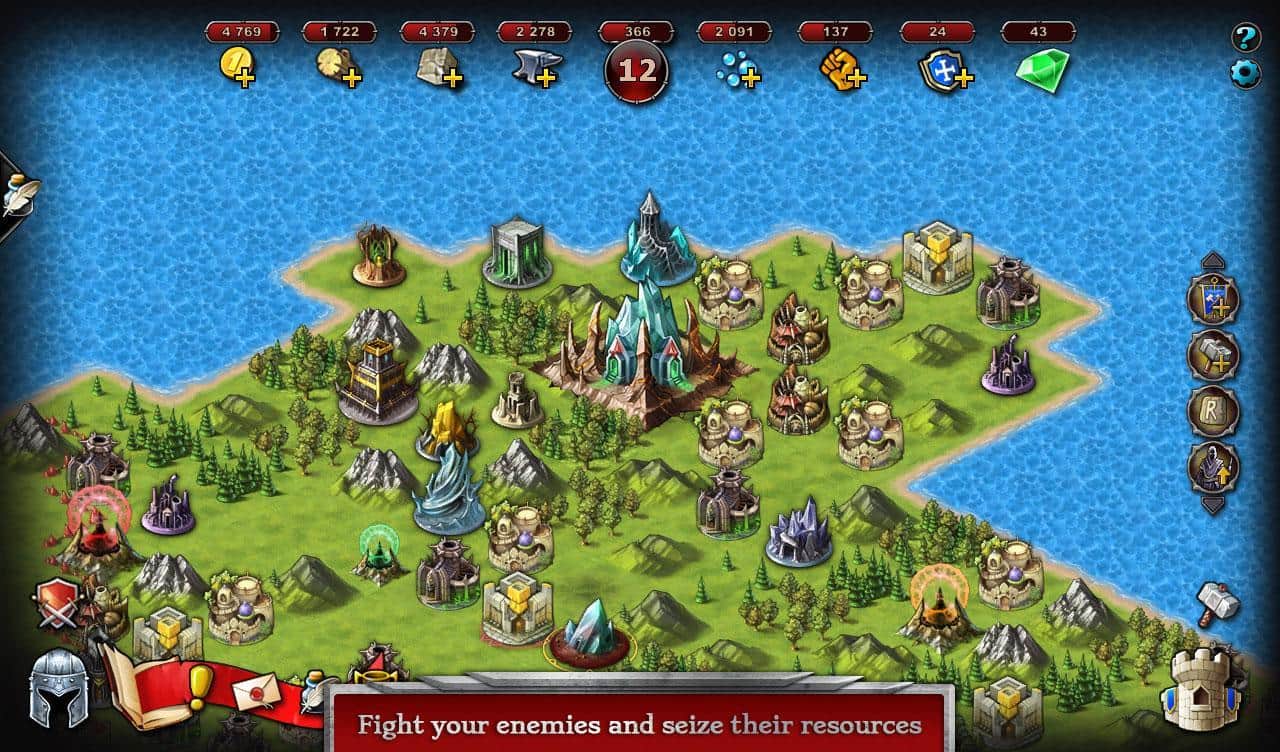Add more stone resource
The height and width of the screenshot is (752, 1280).
click(x=439, y=69)
